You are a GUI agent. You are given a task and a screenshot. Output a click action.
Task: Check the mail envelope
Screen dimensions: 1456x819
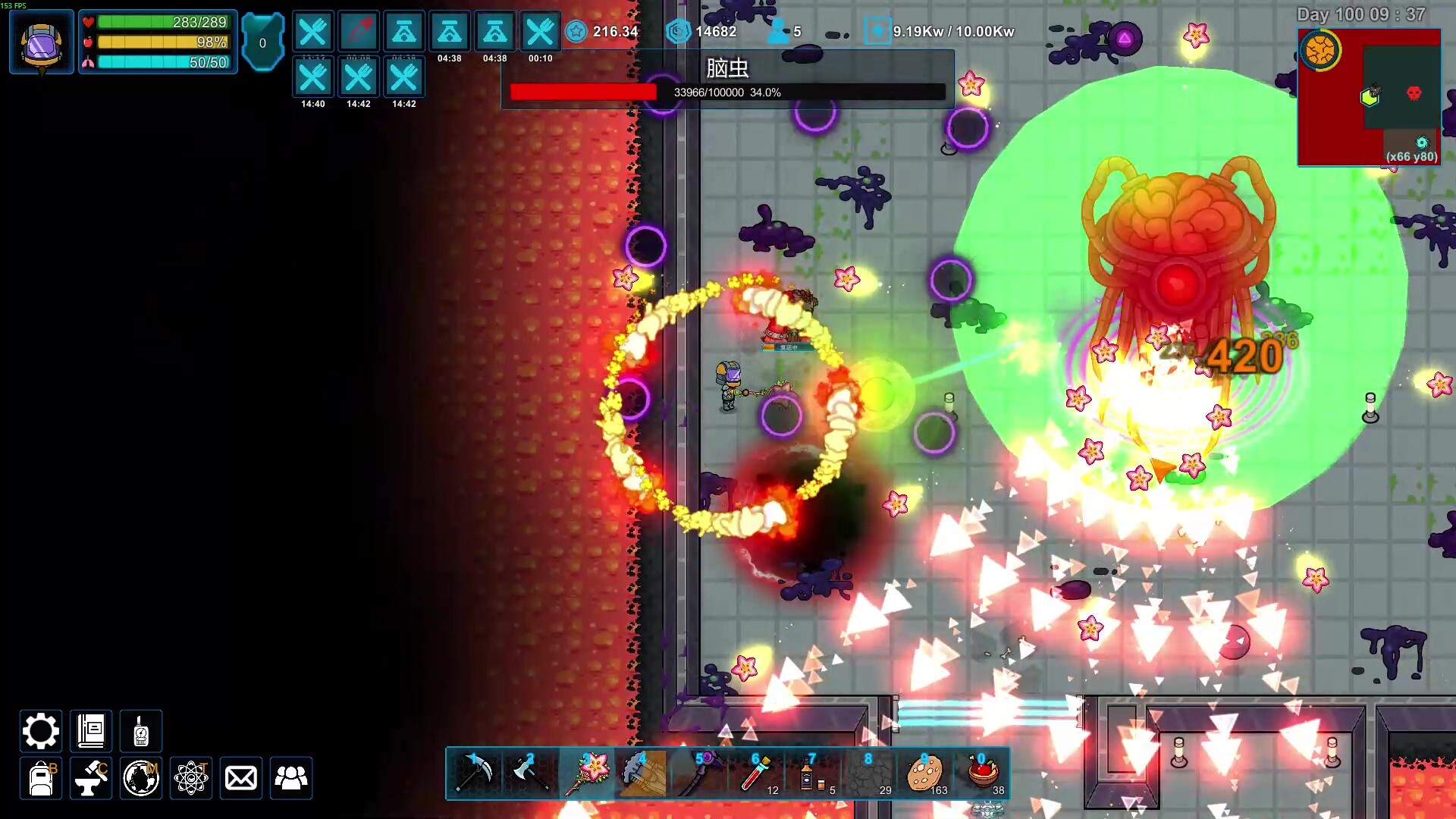pyautogui.click(x=241, y=778)
